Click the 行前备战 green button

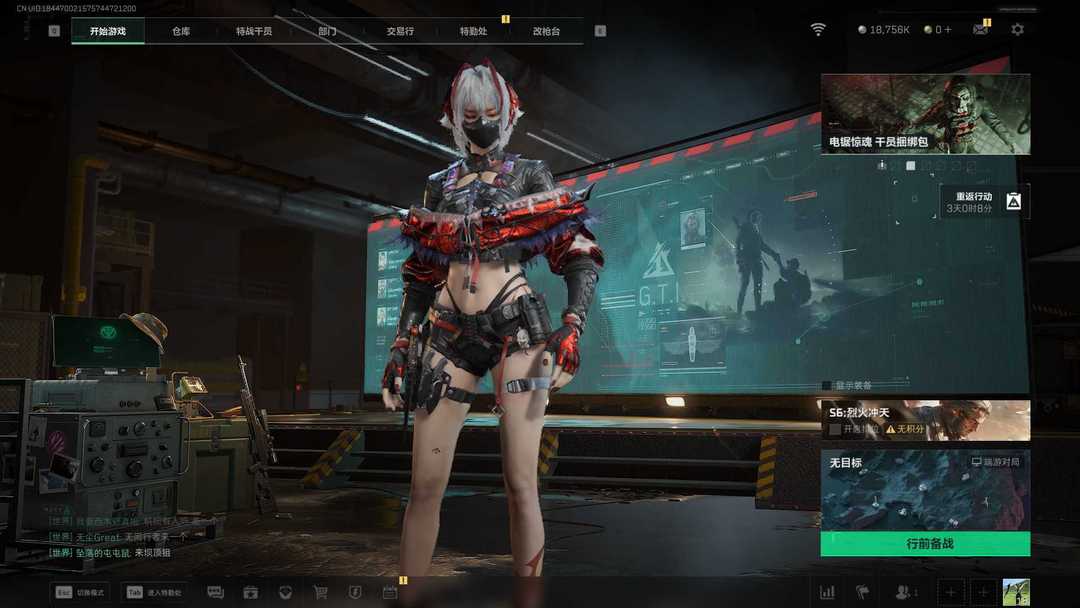coord(925,544)
